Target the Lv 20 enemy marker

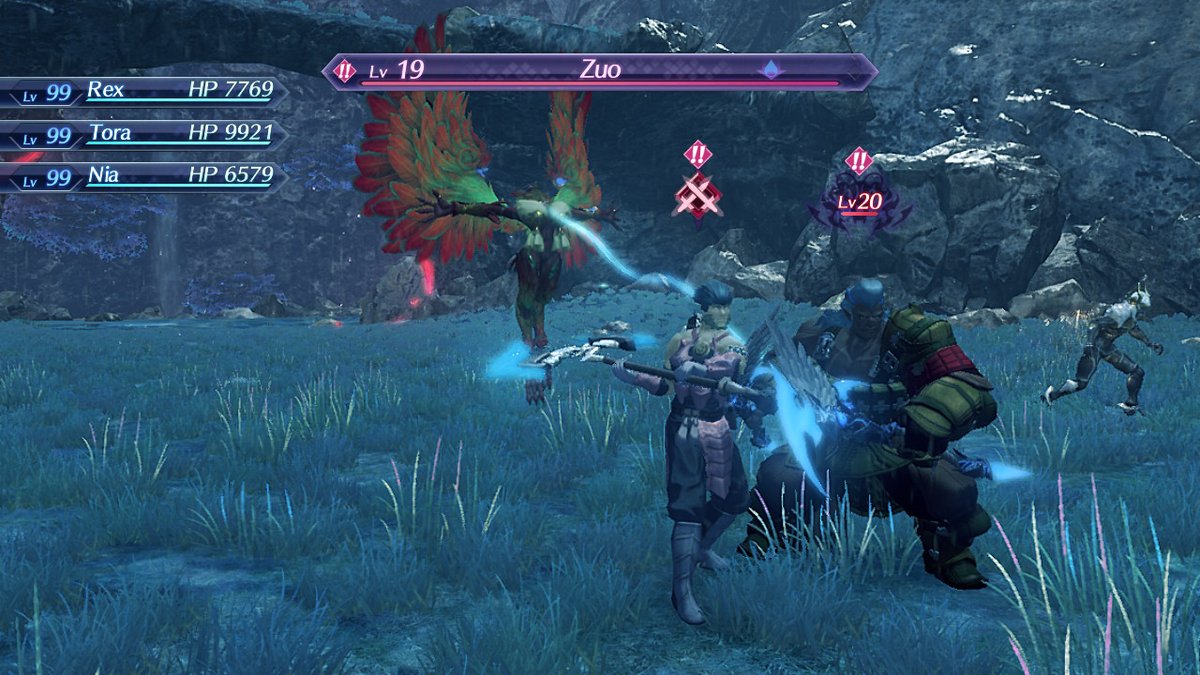(x=859, y=204)
